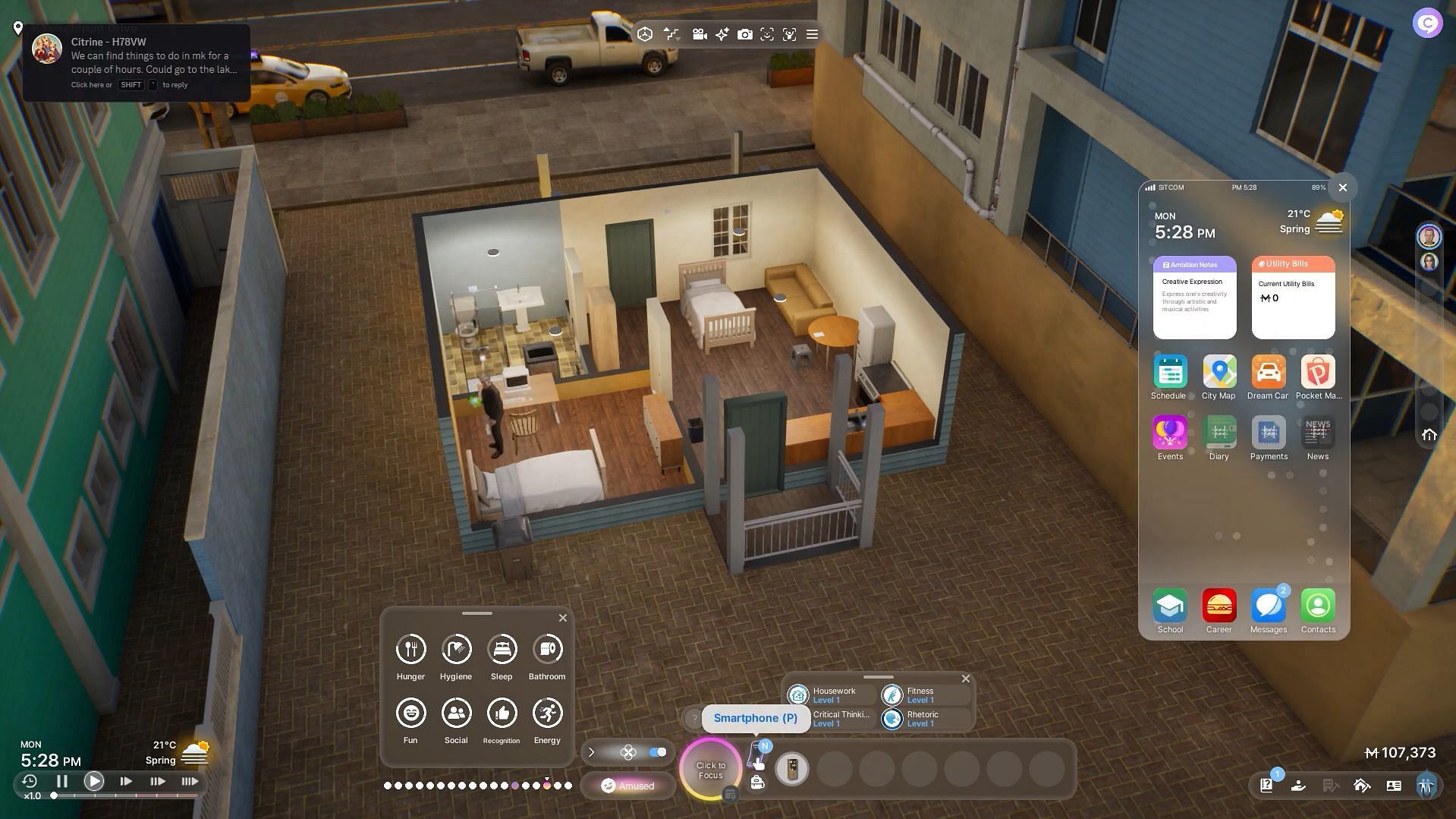Close the needs panel
Screen dimensions: 1456x819
pos(562,618)
